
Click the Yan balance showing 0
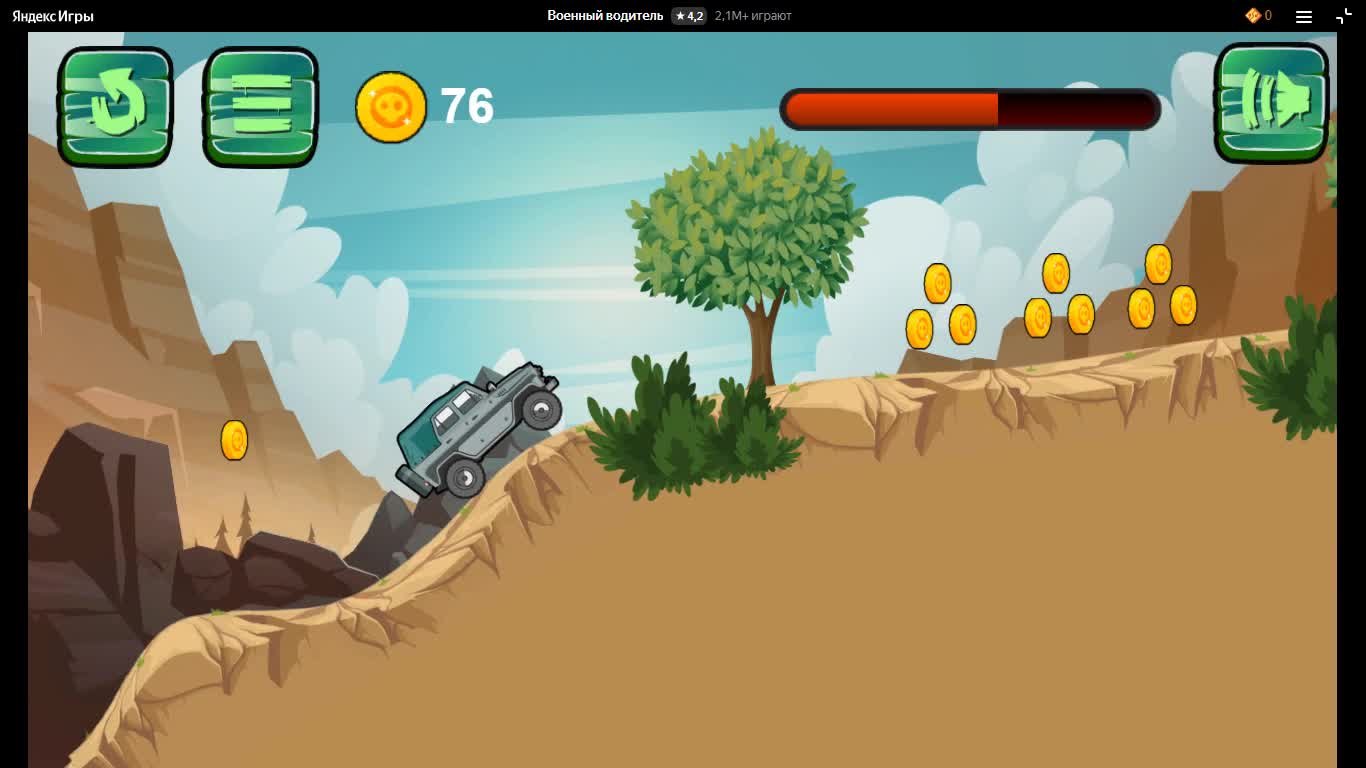(1267, 15)
